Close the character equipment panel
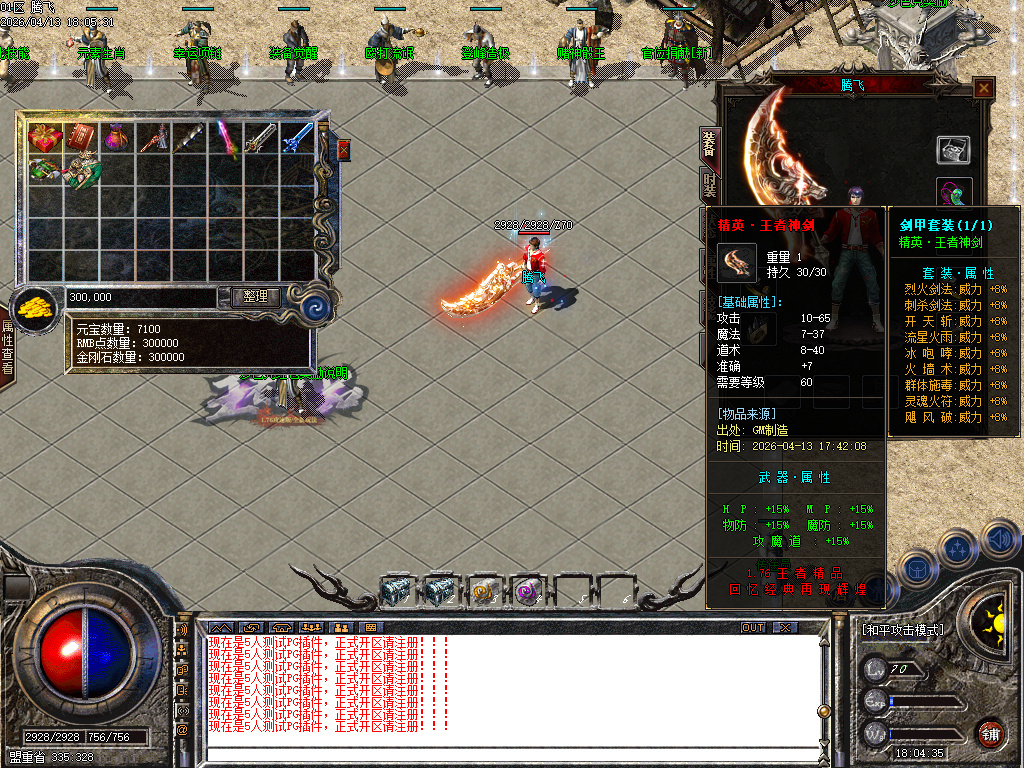Screen dimensions: 1024x768 coord(984,89)
